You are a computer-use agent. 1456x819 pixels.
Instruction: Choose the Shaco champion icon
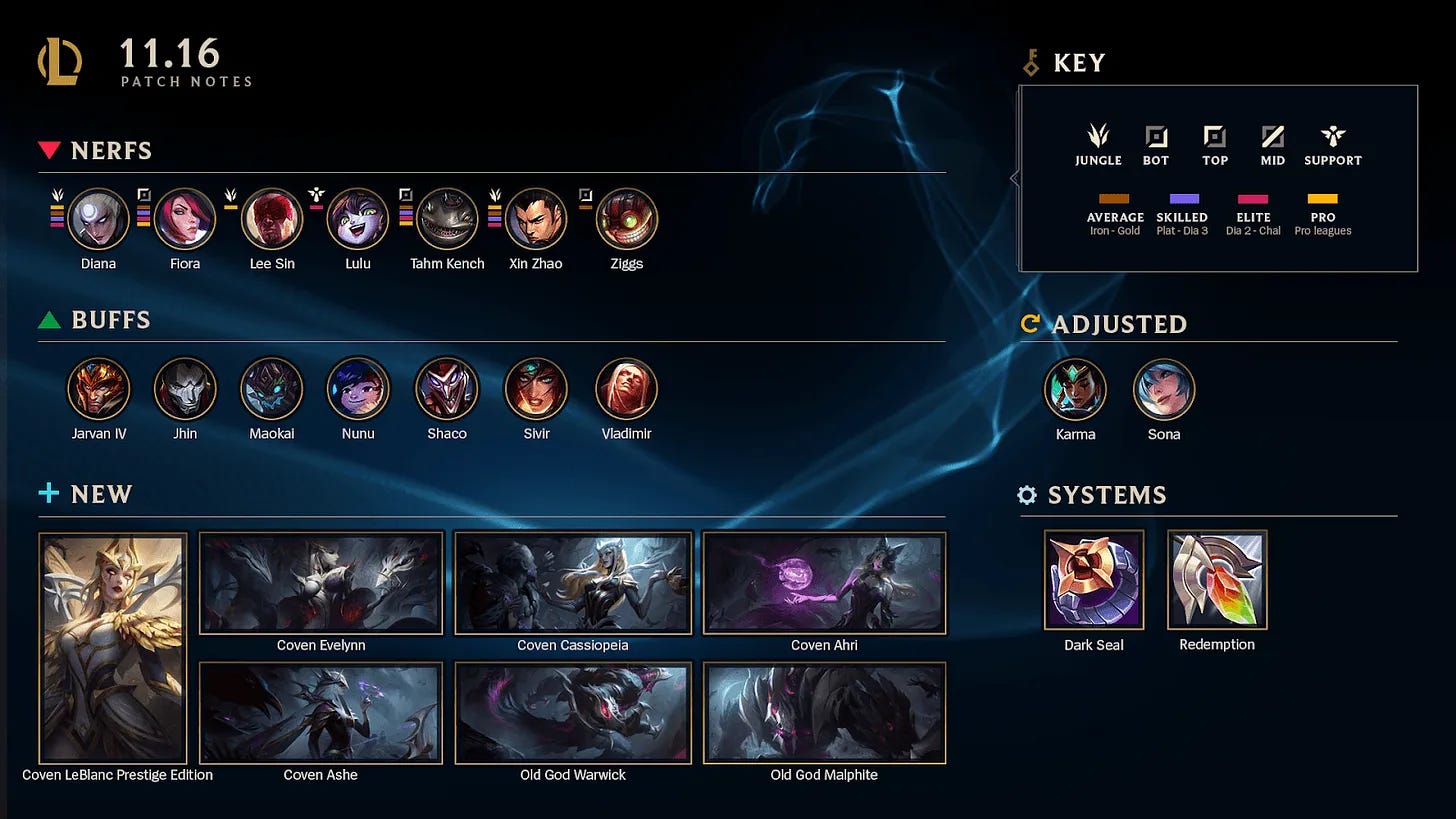(447, 389)
